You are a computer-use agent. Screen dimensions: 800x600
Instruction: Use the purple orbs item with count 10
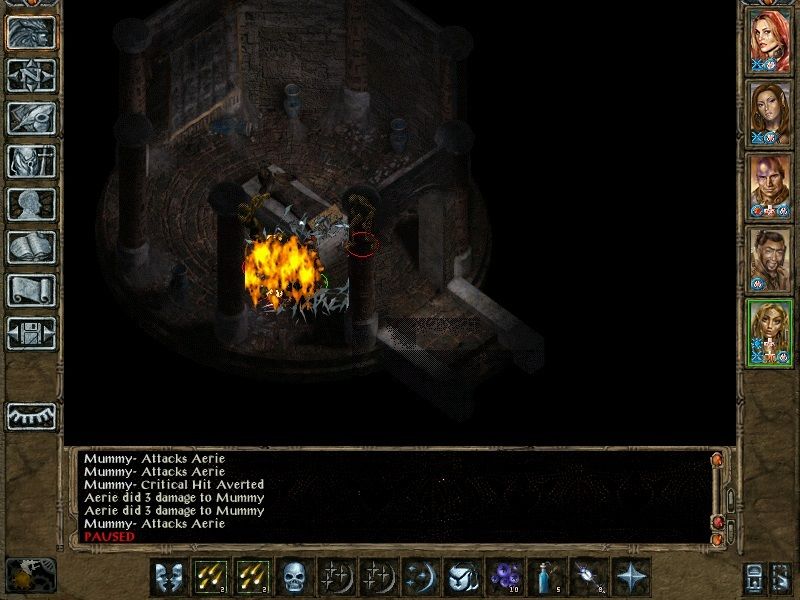click(x=502, y=577)
